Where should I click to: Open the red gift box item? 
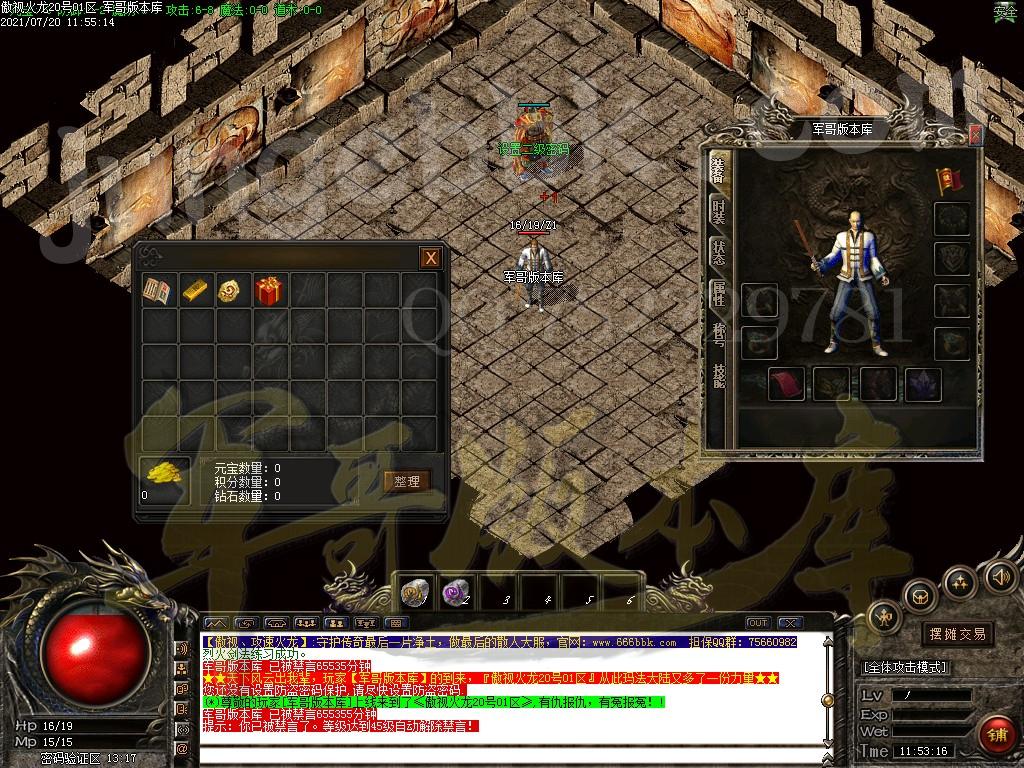(x=270, y=291)
